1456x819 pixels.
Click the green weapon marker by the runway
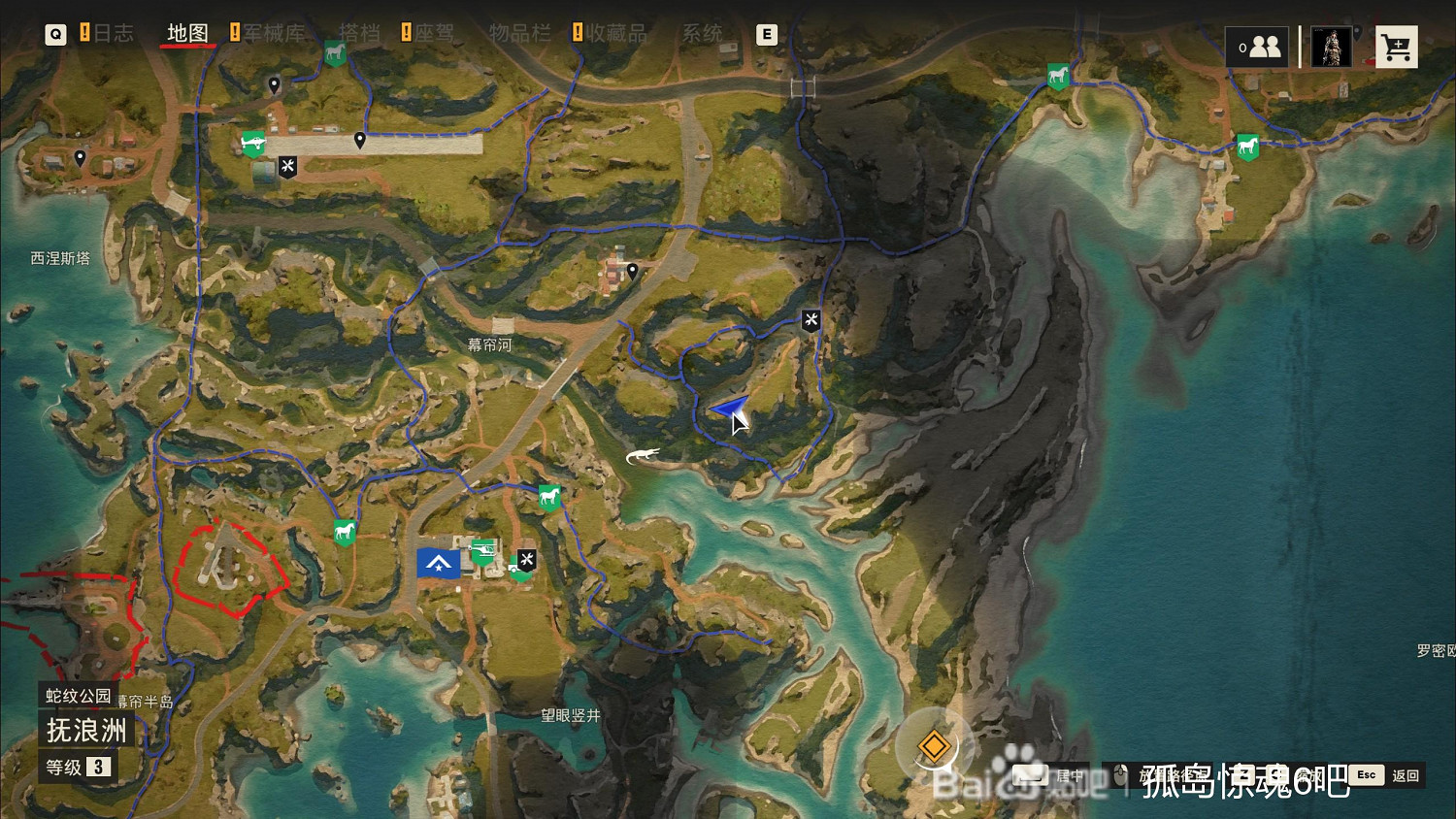(251, 141)
